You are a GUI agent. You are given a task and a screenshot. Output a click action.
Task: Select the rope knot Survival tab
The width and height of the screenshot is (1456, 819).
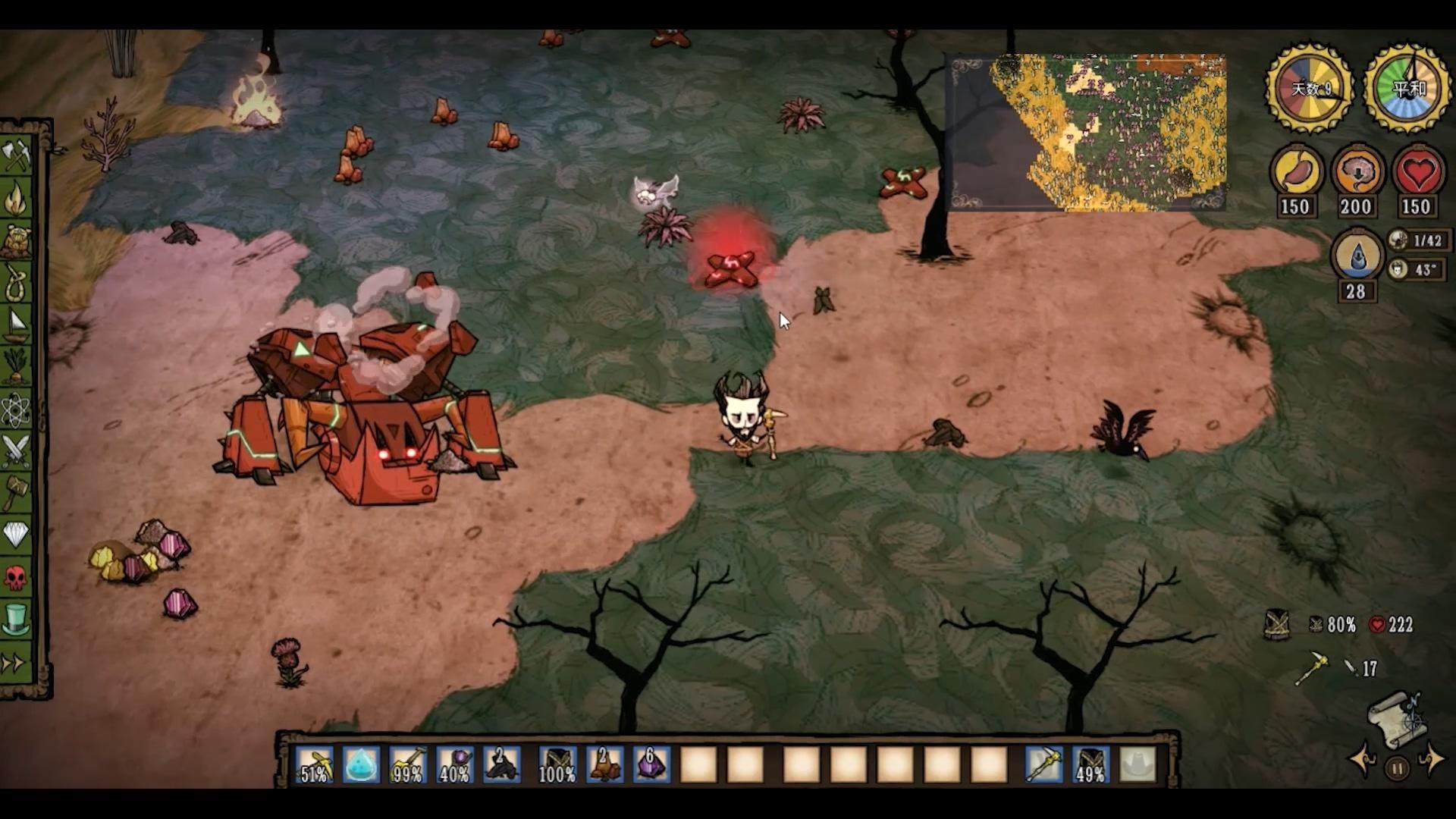pyautogui.click(x=17, y=282)
